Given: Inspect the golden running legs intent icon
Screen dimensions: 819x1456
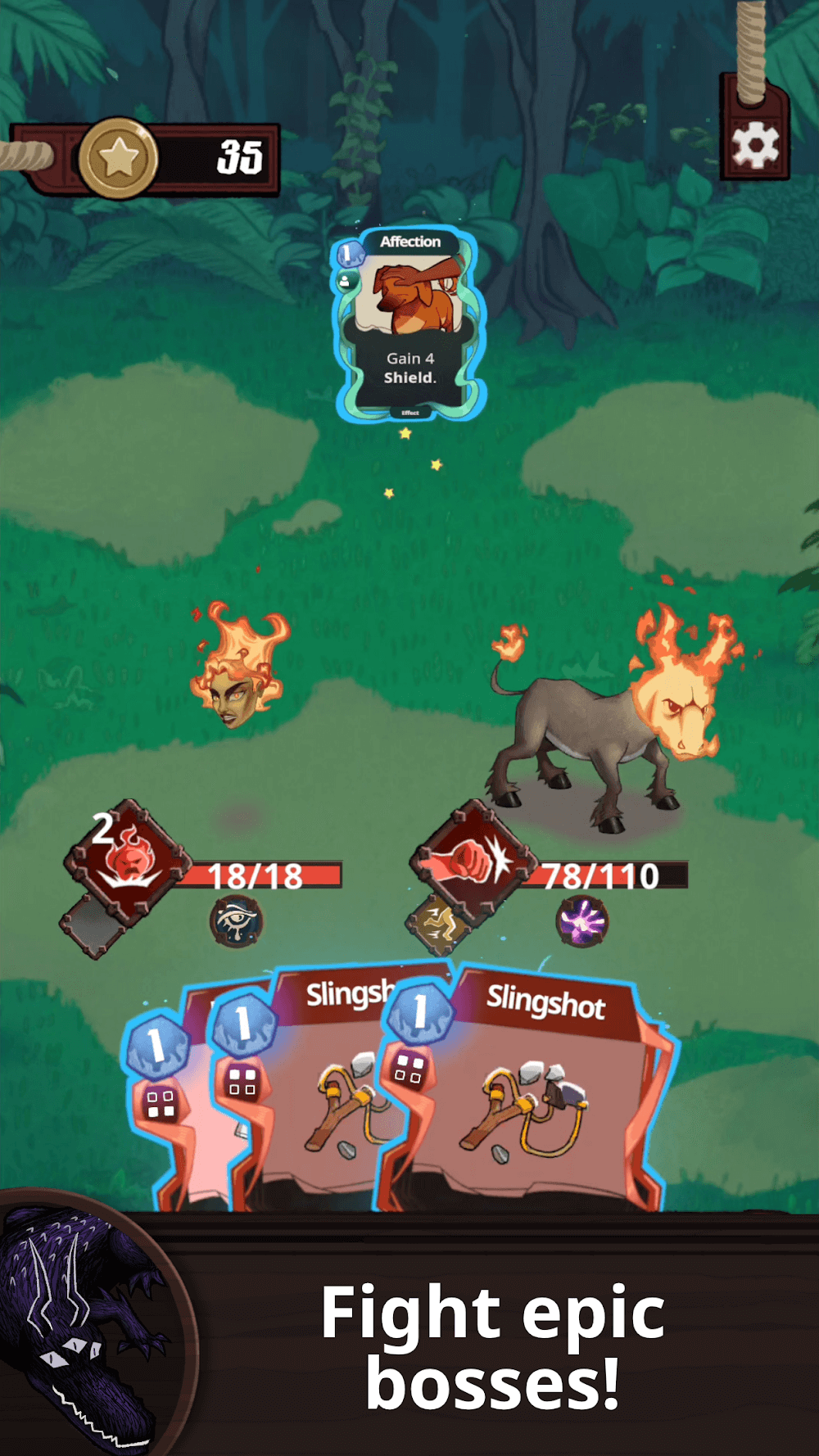Looking at the screenshot, I should 437,923.
